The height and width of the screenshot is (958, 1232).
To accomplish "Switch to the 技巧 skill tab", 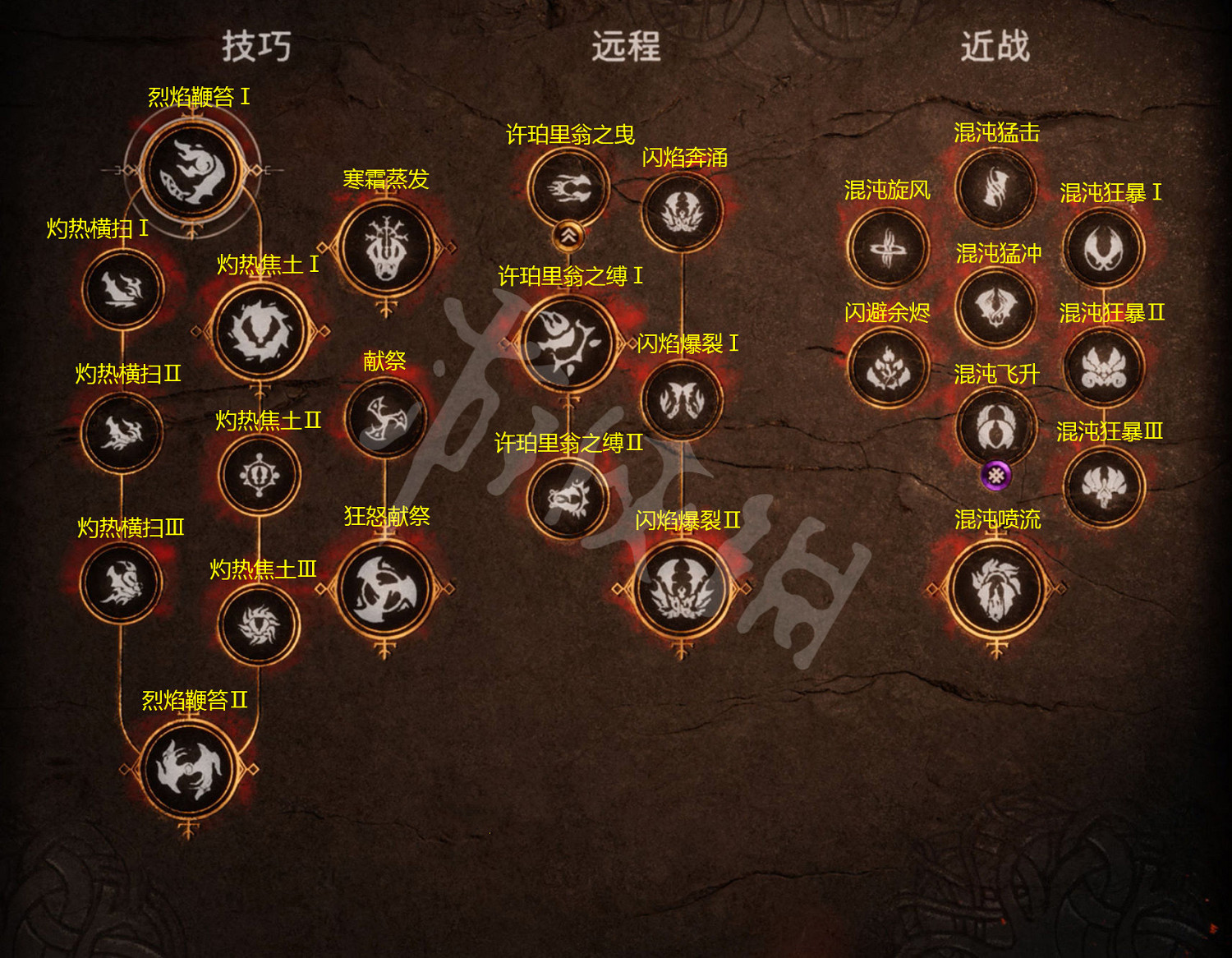I will pyautogui.click(x=257, y=48).
